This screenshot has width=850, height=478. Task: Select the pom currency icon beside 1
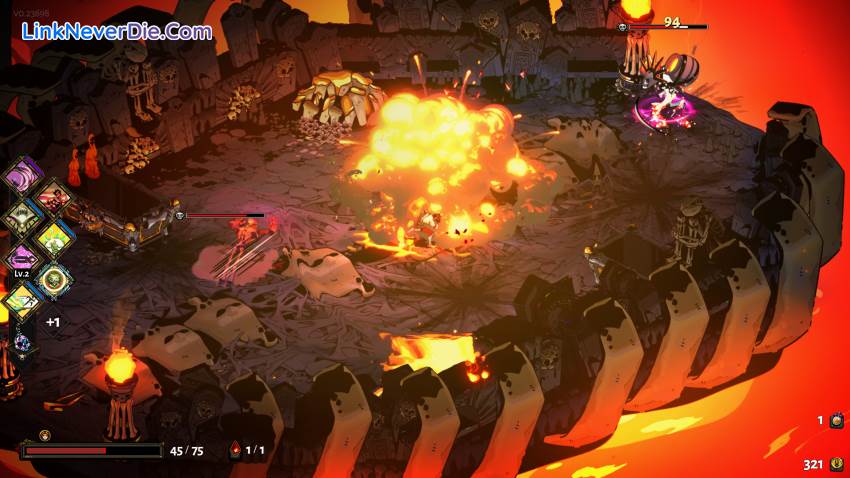[836, 421]
